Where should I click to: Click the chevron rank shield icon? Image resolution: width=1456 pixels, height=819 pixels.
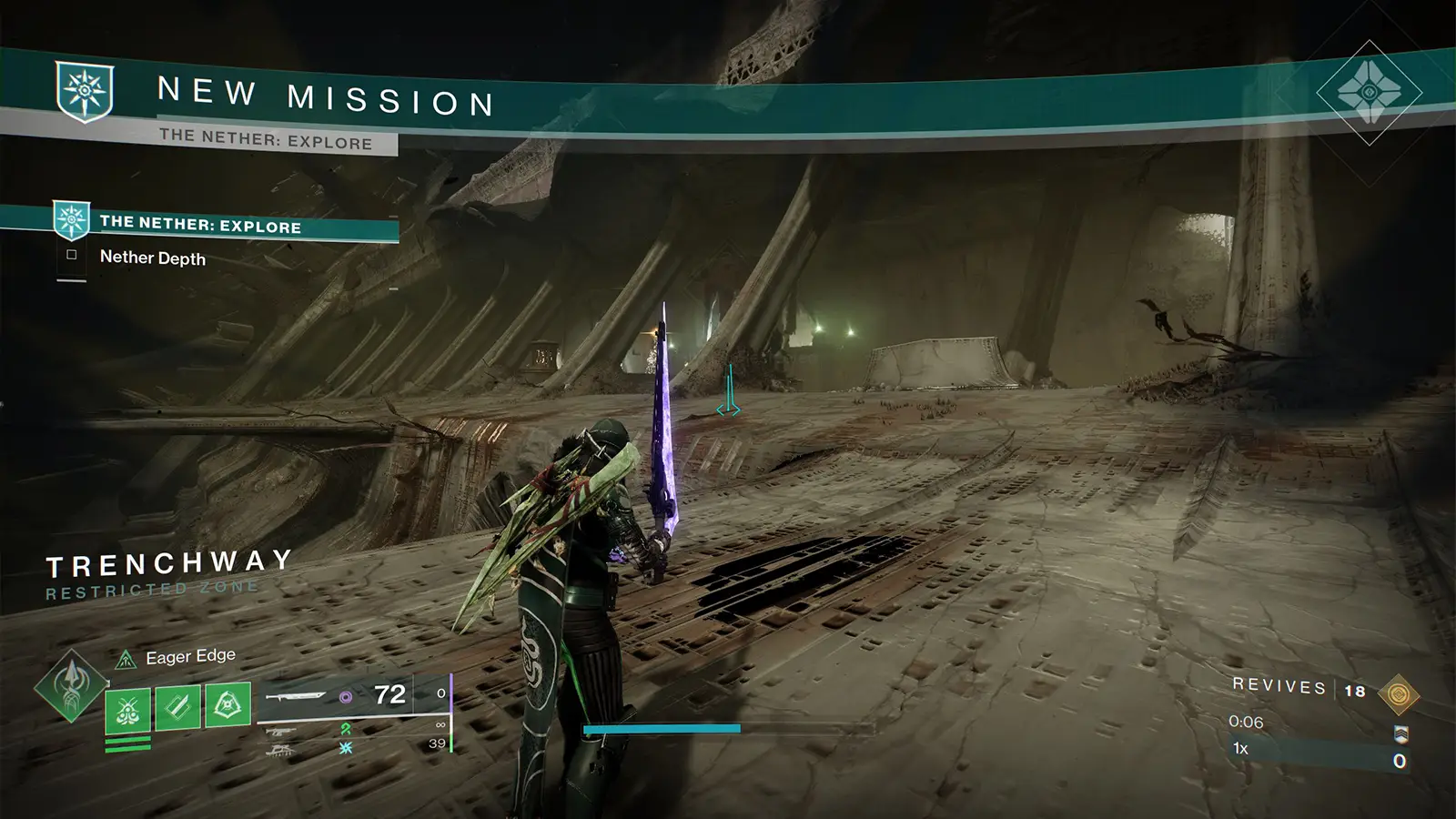(x=1400, y=734)
